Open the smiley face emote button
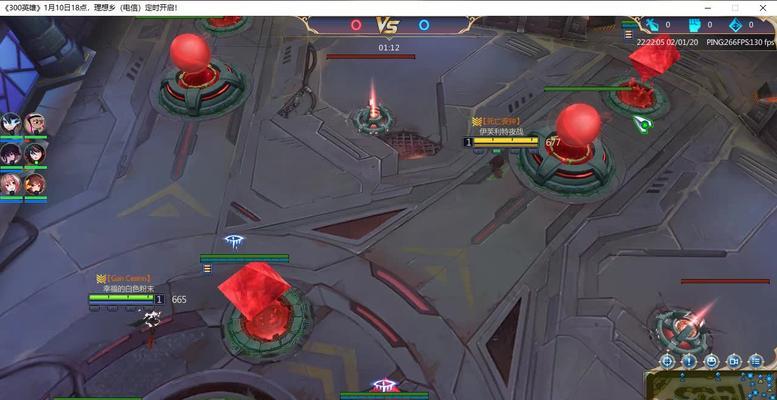The height and width of the screenshot is (400, 777). (x=711, y=360)
